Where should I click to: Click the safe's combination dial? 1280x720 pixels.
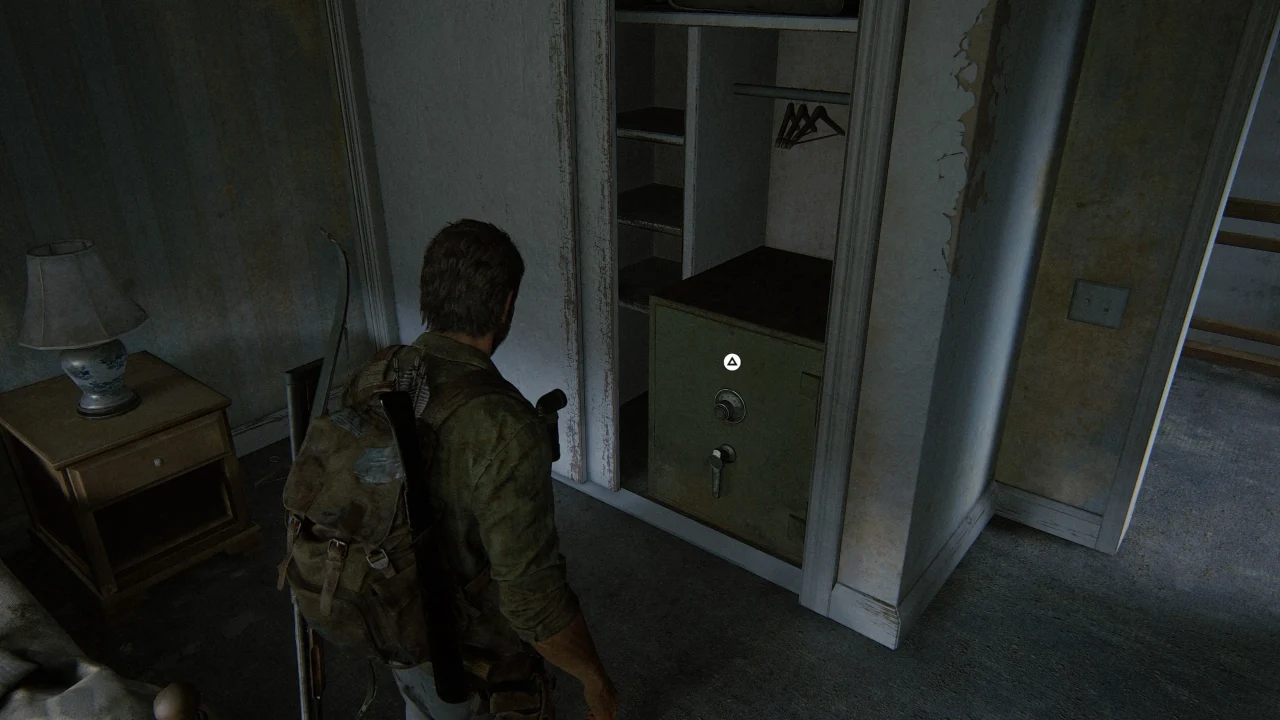[x=729, y=405]
